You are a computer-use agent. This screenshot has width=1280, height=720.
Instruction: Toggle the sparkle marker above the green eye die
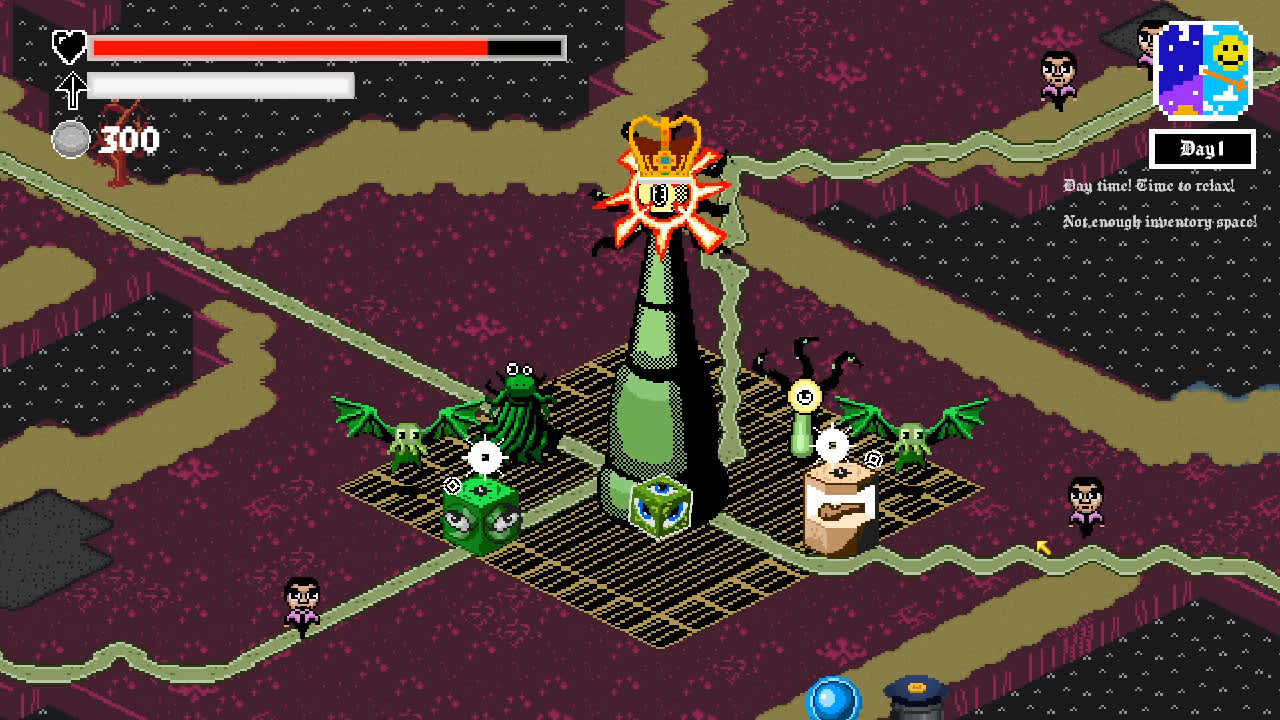click(485, 459)
